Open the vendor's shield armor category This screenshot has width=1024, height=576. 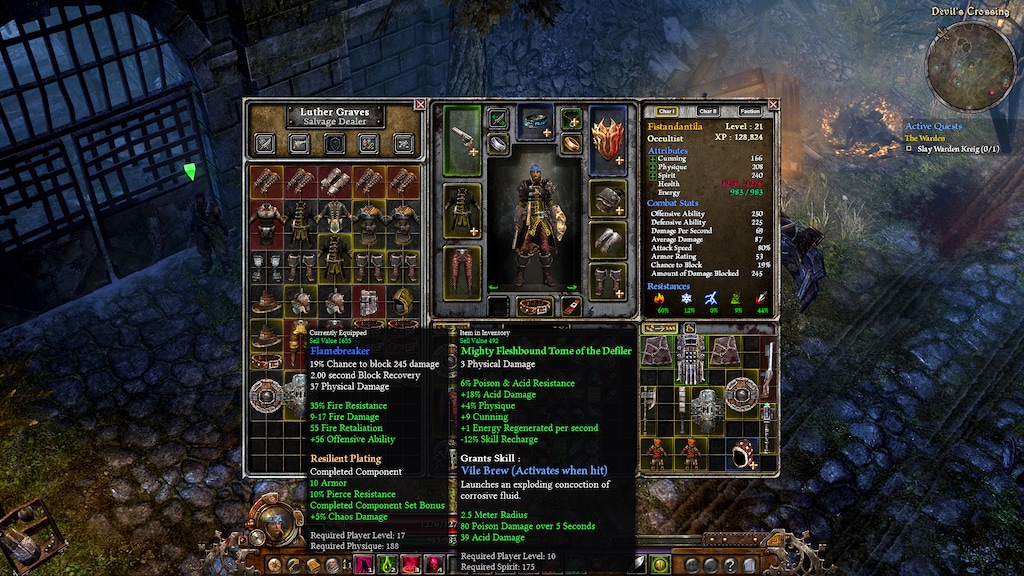pos(334,143)
